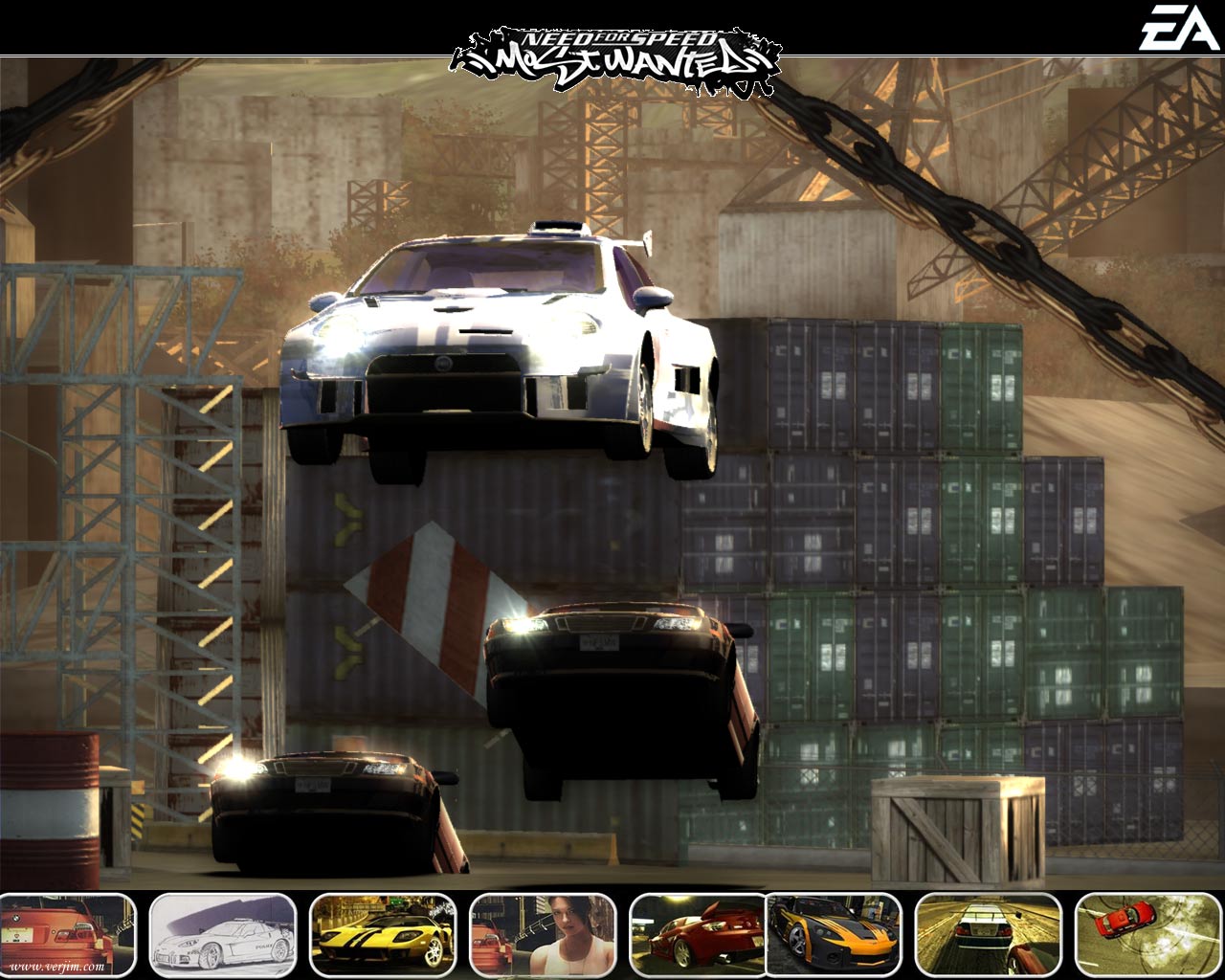Click the Need for Speed Most Wanted logo

[x=614, y=61]
